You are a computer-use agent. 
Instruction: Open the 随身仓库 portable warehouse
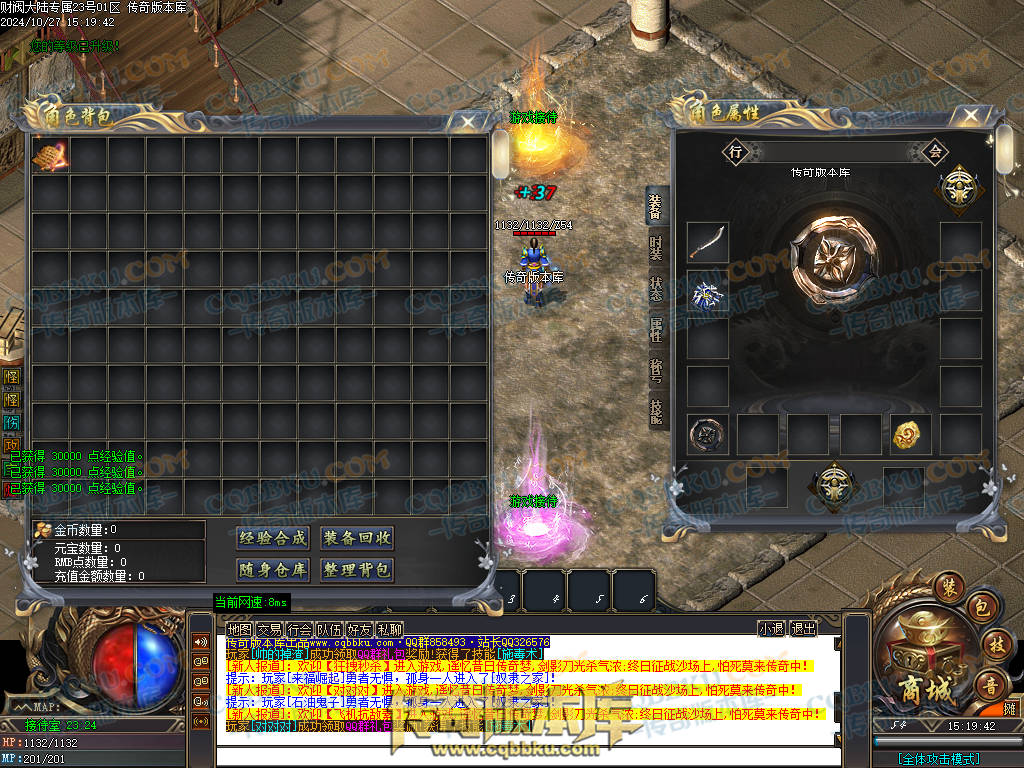[273, 570]
